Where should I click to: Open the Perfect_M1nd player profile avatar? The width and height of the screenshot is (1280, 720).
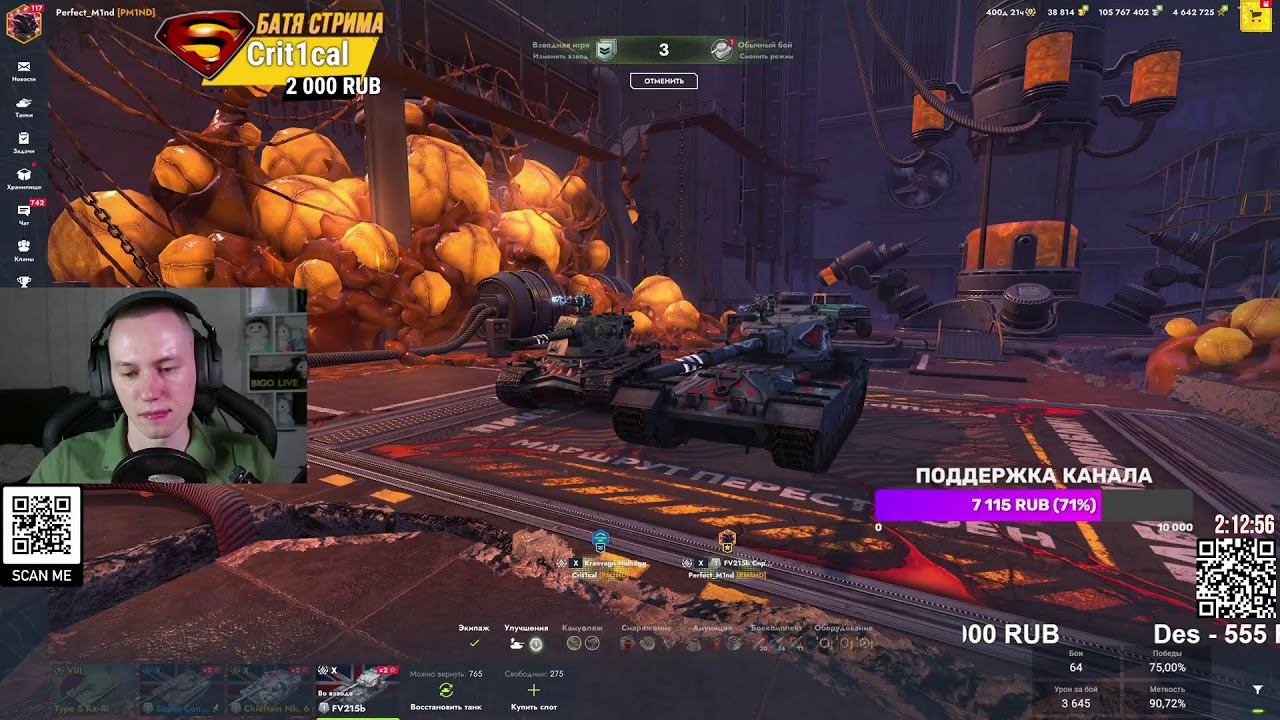[x=24, y=22]
